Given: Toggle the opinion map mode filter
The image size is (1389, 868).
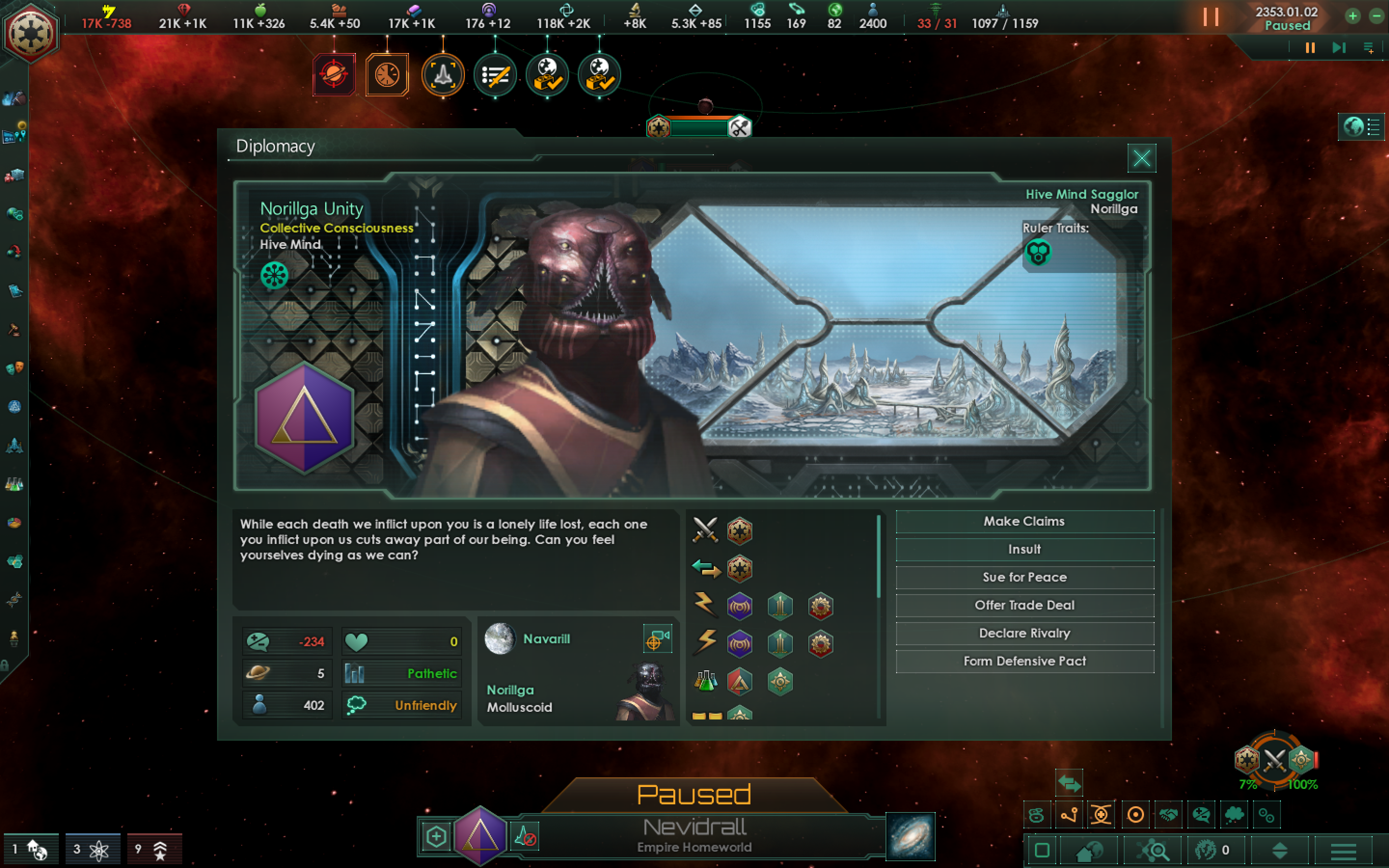Looking at the screenshot, I should 1201,814.
